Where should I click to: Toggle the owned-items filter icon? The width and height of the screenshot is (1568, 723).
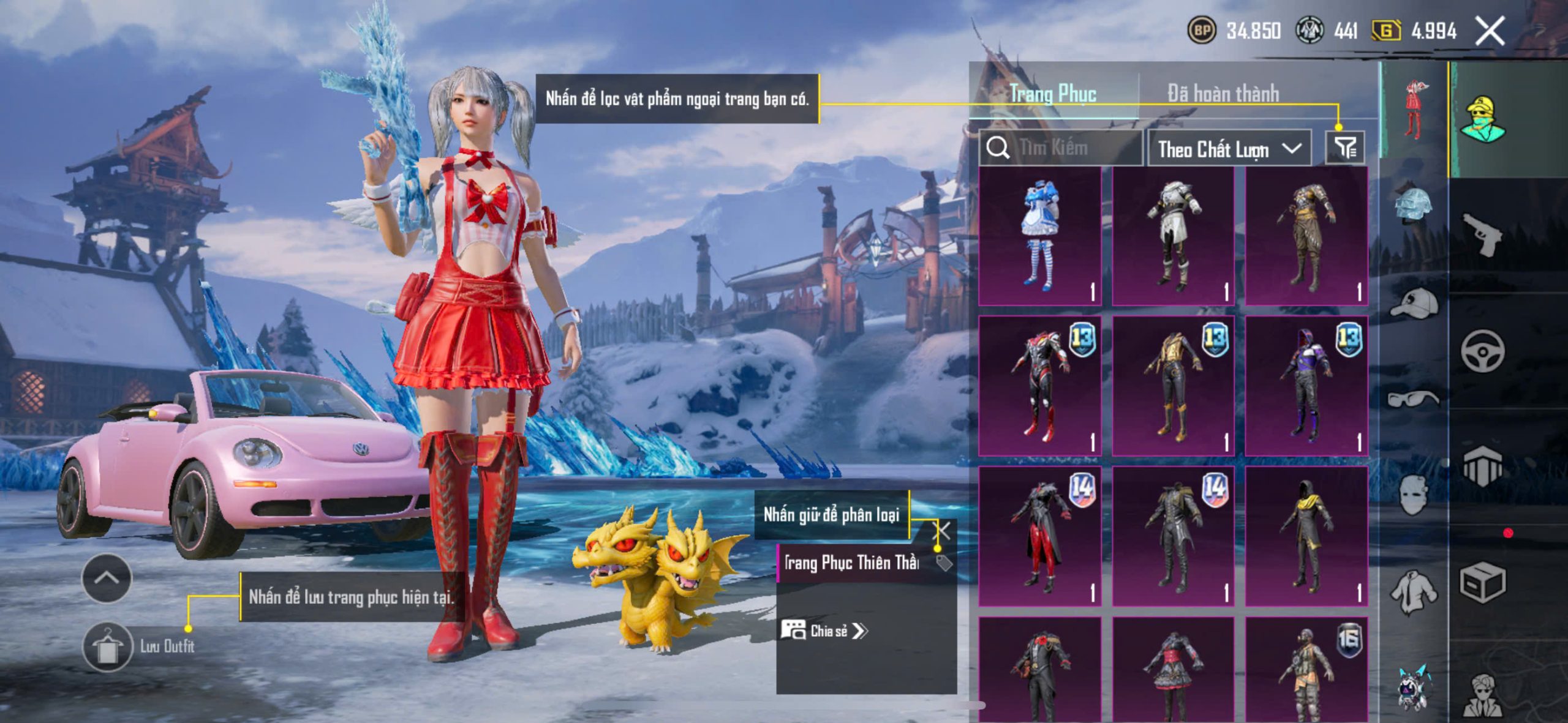1345,148
